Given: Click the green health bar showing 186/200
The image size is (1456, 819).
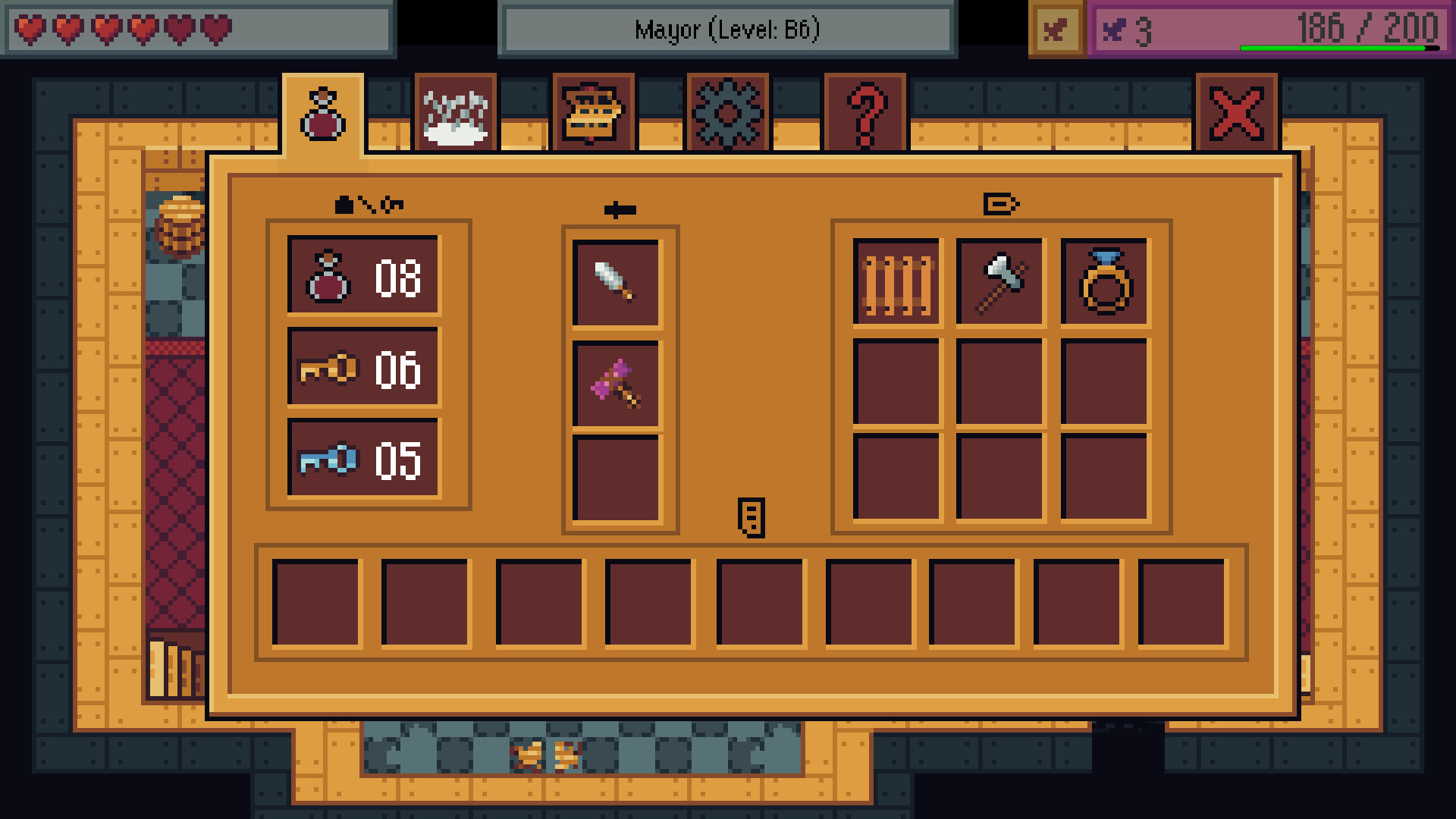Looking at the screenshot, I should click(x=1342, y=47).
